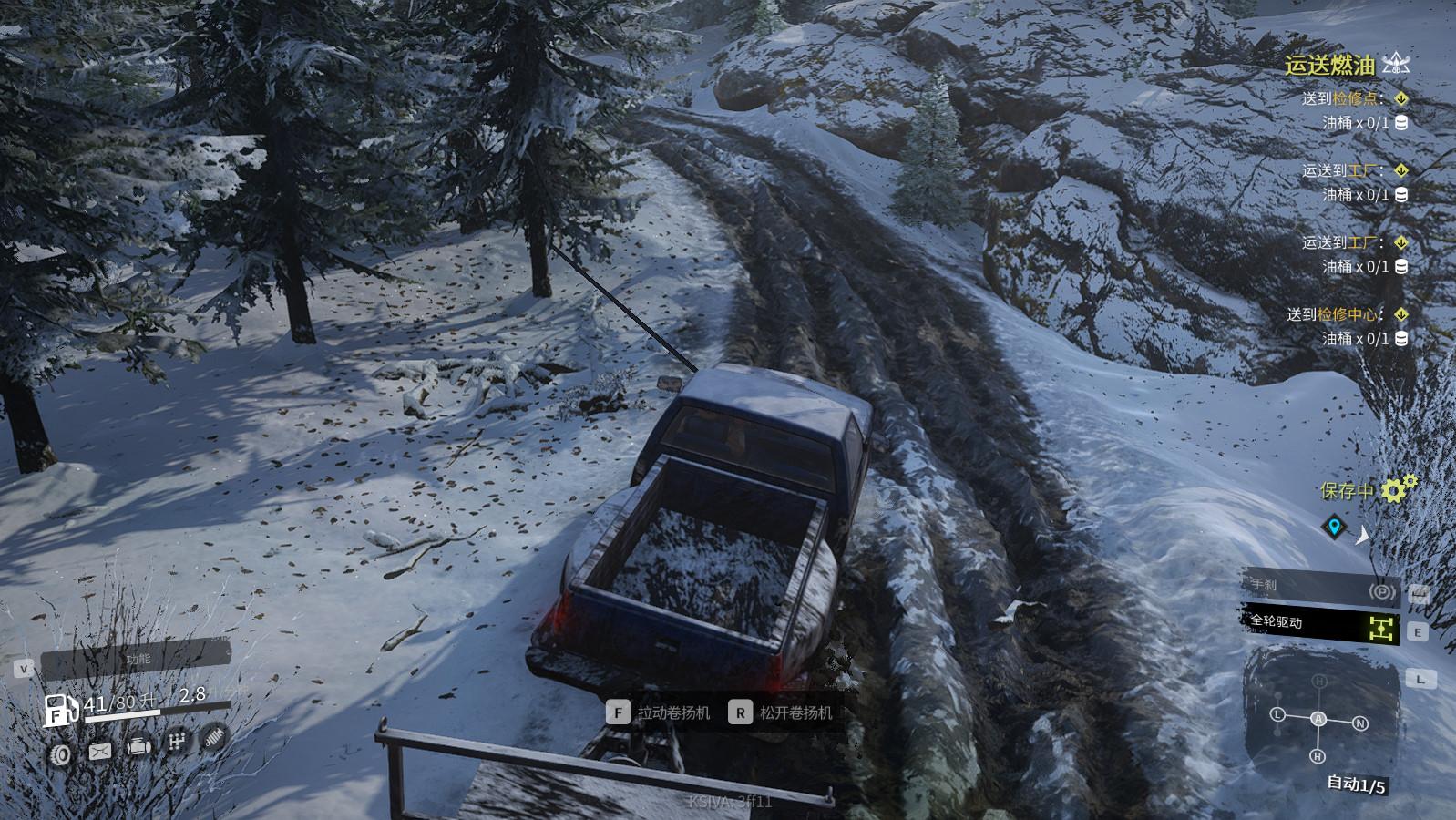
Task: Open the 功能 functions panel
Action: [137, 659]
